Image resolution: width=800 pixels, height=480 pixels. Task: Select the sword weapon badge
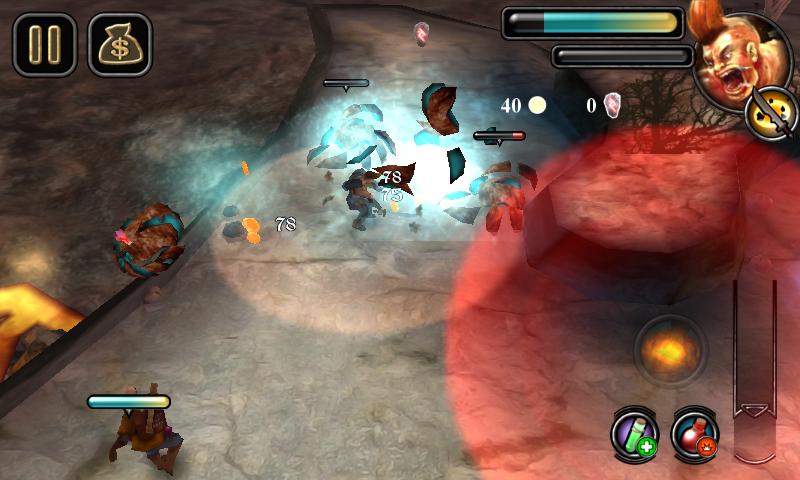(765, 111)
